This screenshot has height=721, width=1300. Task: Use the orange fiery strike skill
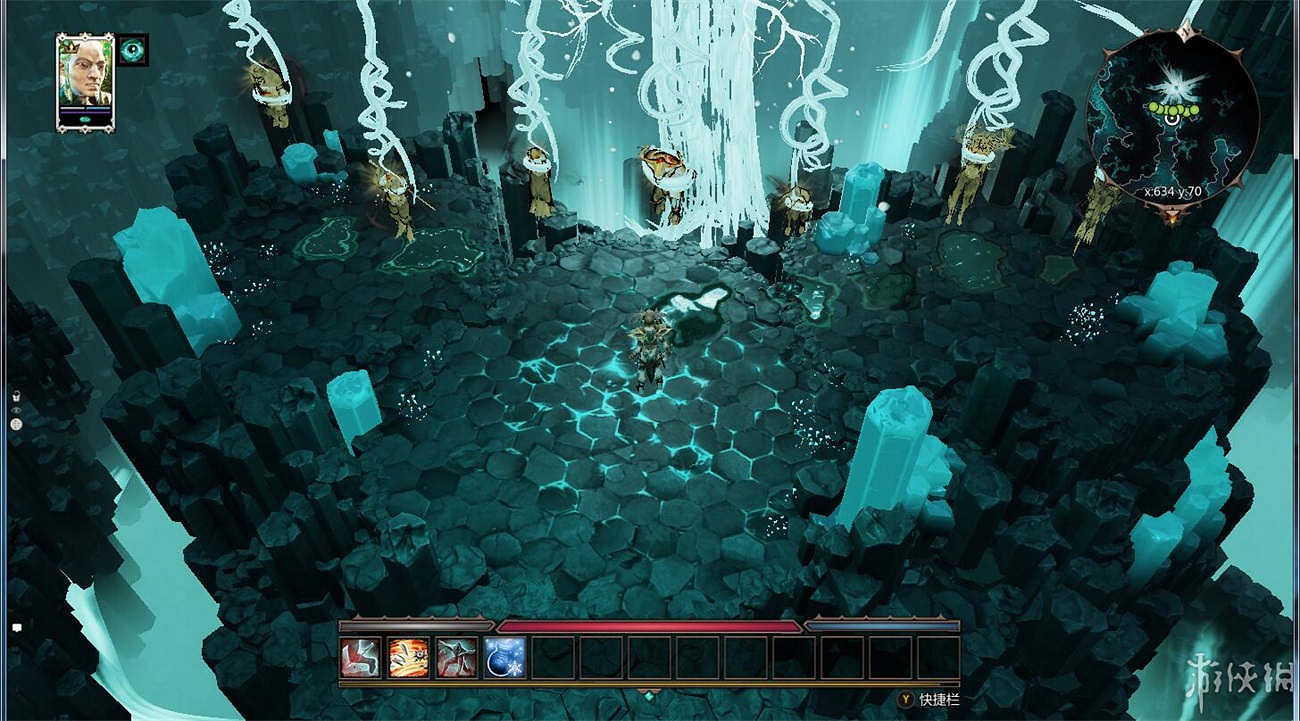[x=409, y=657]
